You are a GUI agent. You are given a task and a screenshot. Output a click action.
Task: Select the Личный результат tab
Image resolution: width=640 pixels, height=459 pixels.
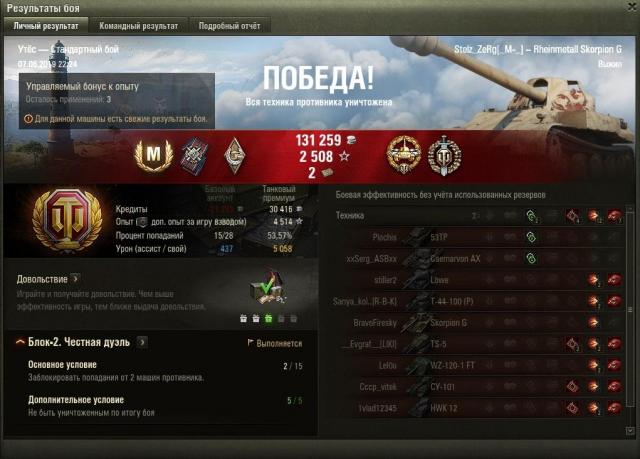tap(47, 25)
